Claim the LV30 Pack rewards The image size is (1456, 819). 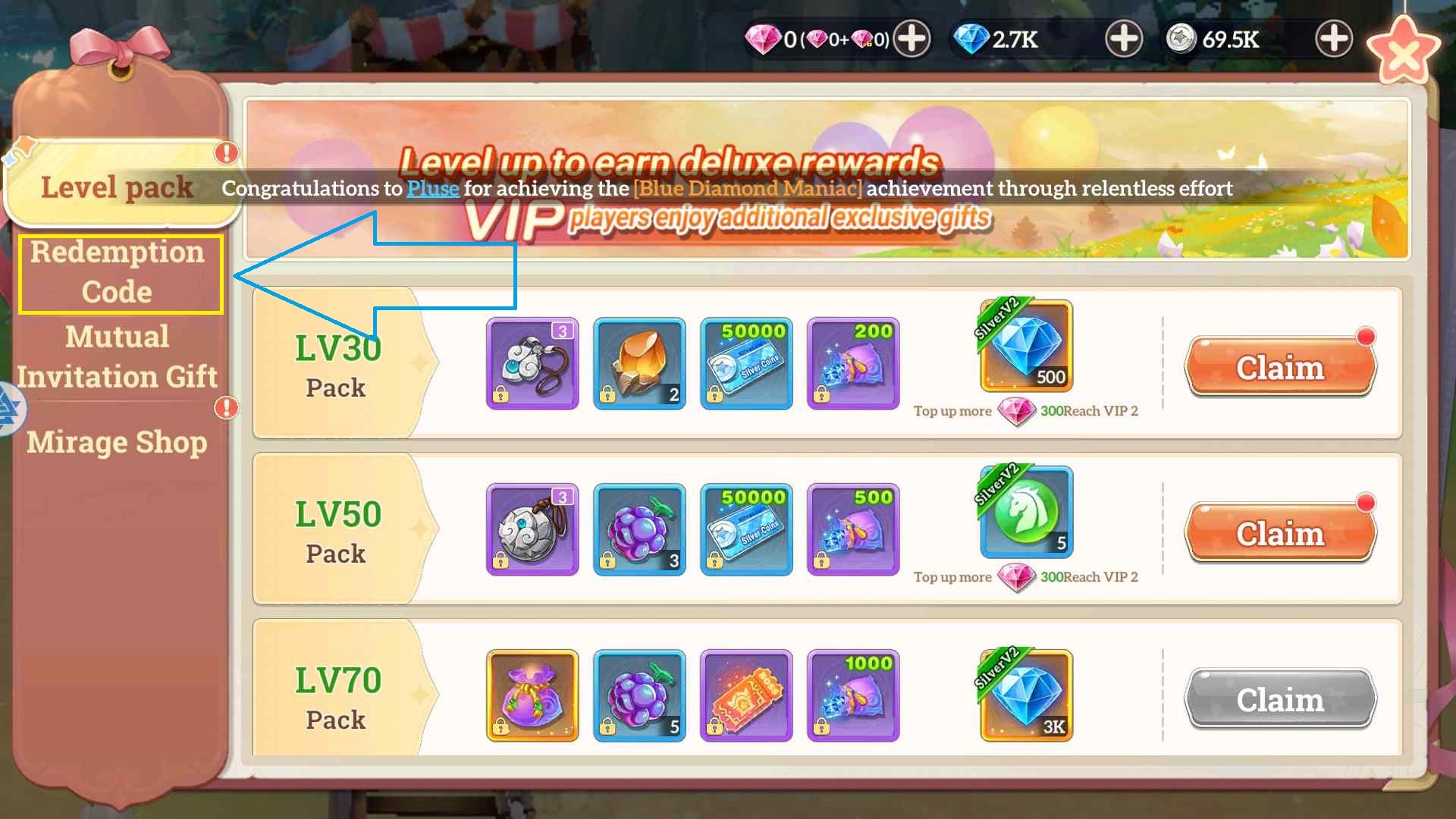1279,366
